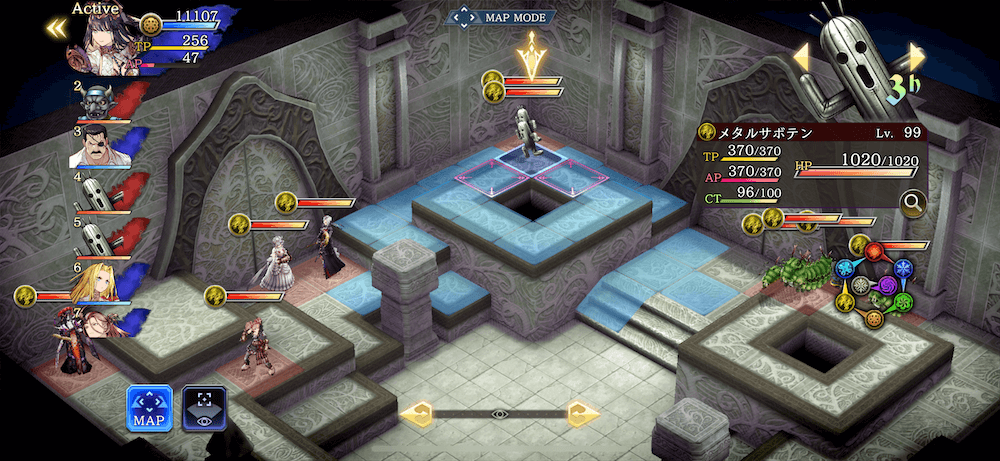The height and width of the screenshot is (461, 1000).
Task: Show the previous unit with cactuar's left arrow
Action: coord(802,57)
